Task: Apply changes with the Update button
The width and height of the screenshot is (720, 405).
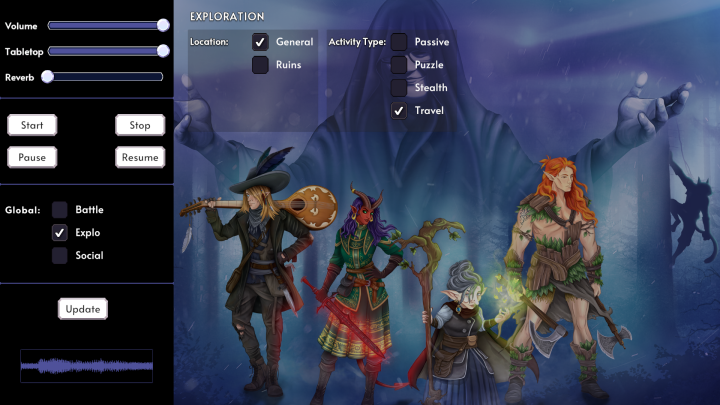Action: click(83, 309)
